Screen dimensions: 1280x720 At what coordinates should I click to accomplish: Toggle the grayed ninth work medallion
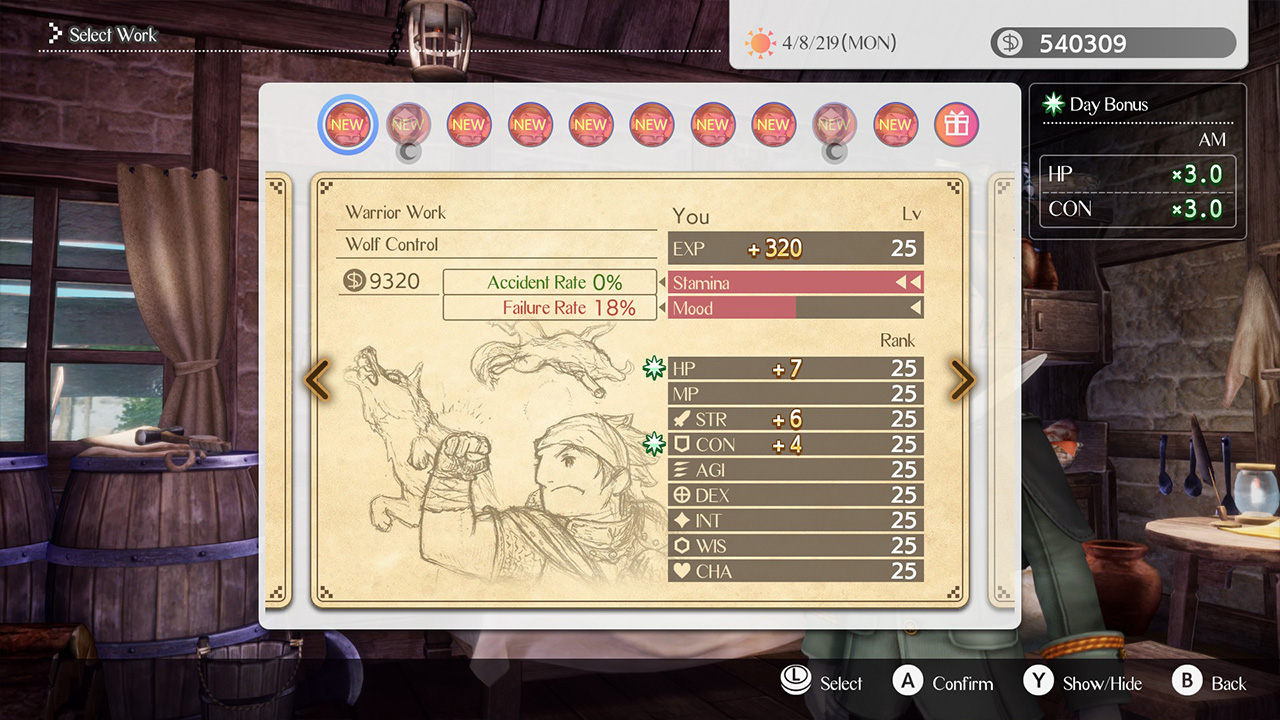[x=834, y=124]
